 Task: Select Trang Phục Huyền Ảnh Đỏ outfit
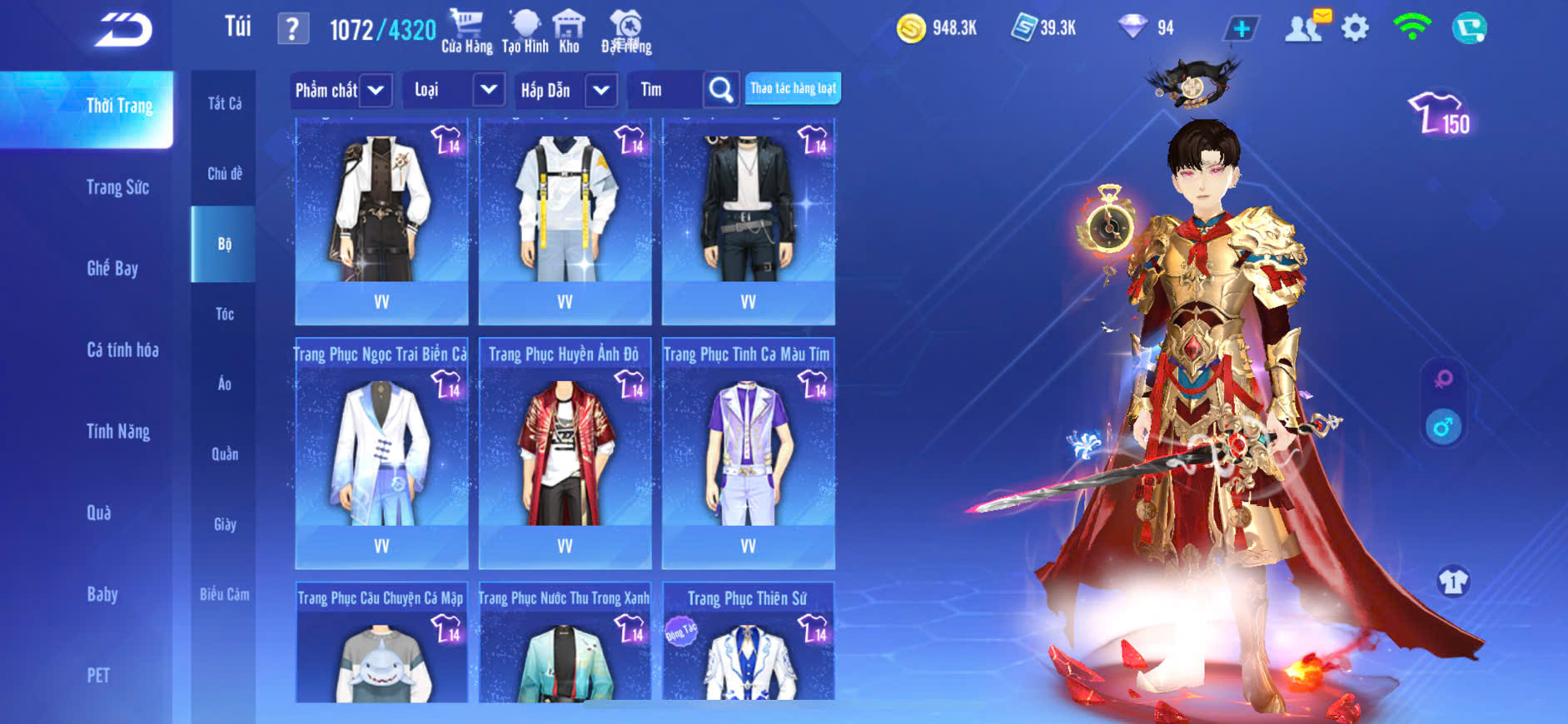pyautogui.click(x=565, y=449)
